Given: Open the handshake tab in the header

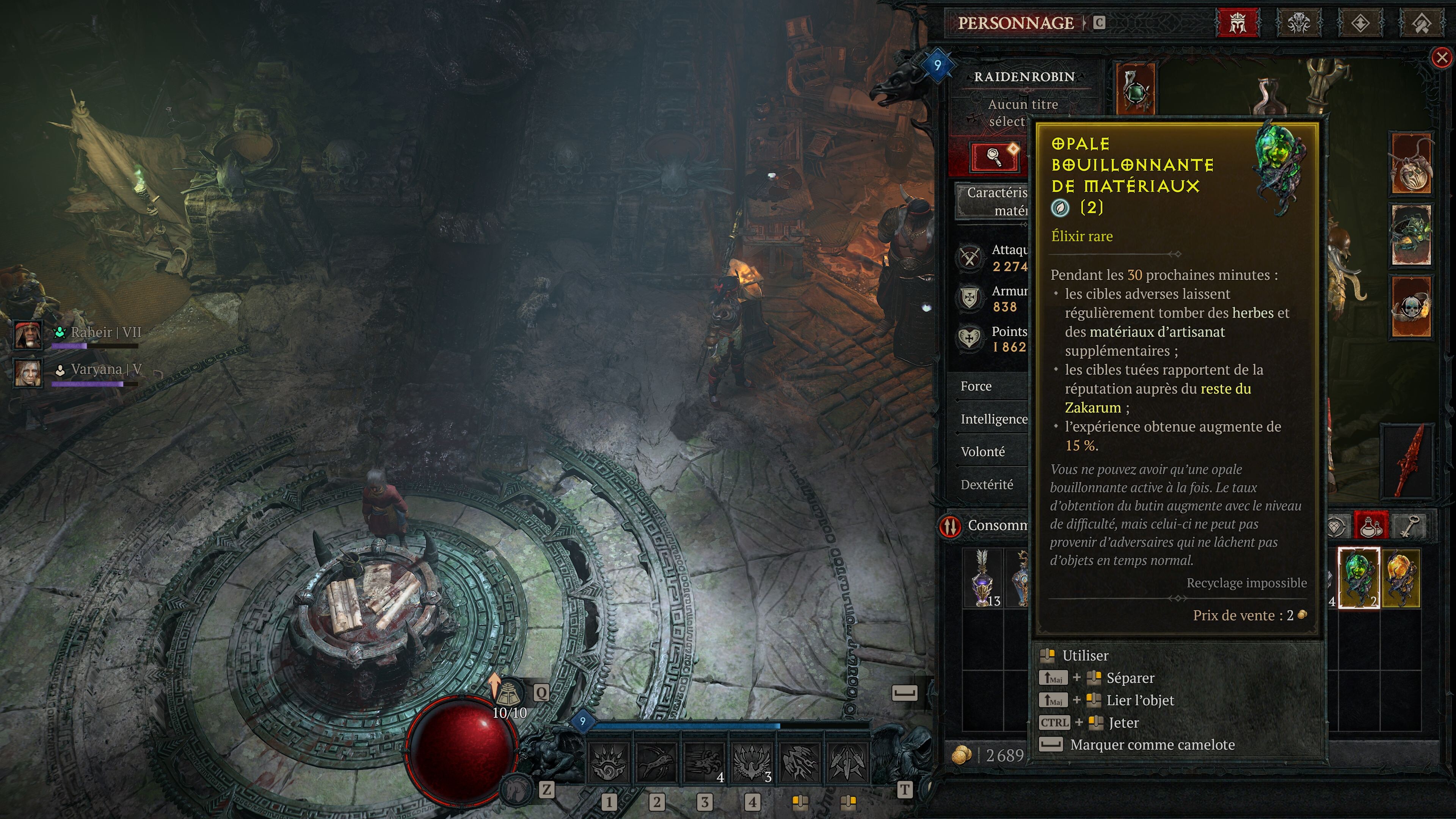Looking at the screenshot, I should click(x=1421, y=24).
